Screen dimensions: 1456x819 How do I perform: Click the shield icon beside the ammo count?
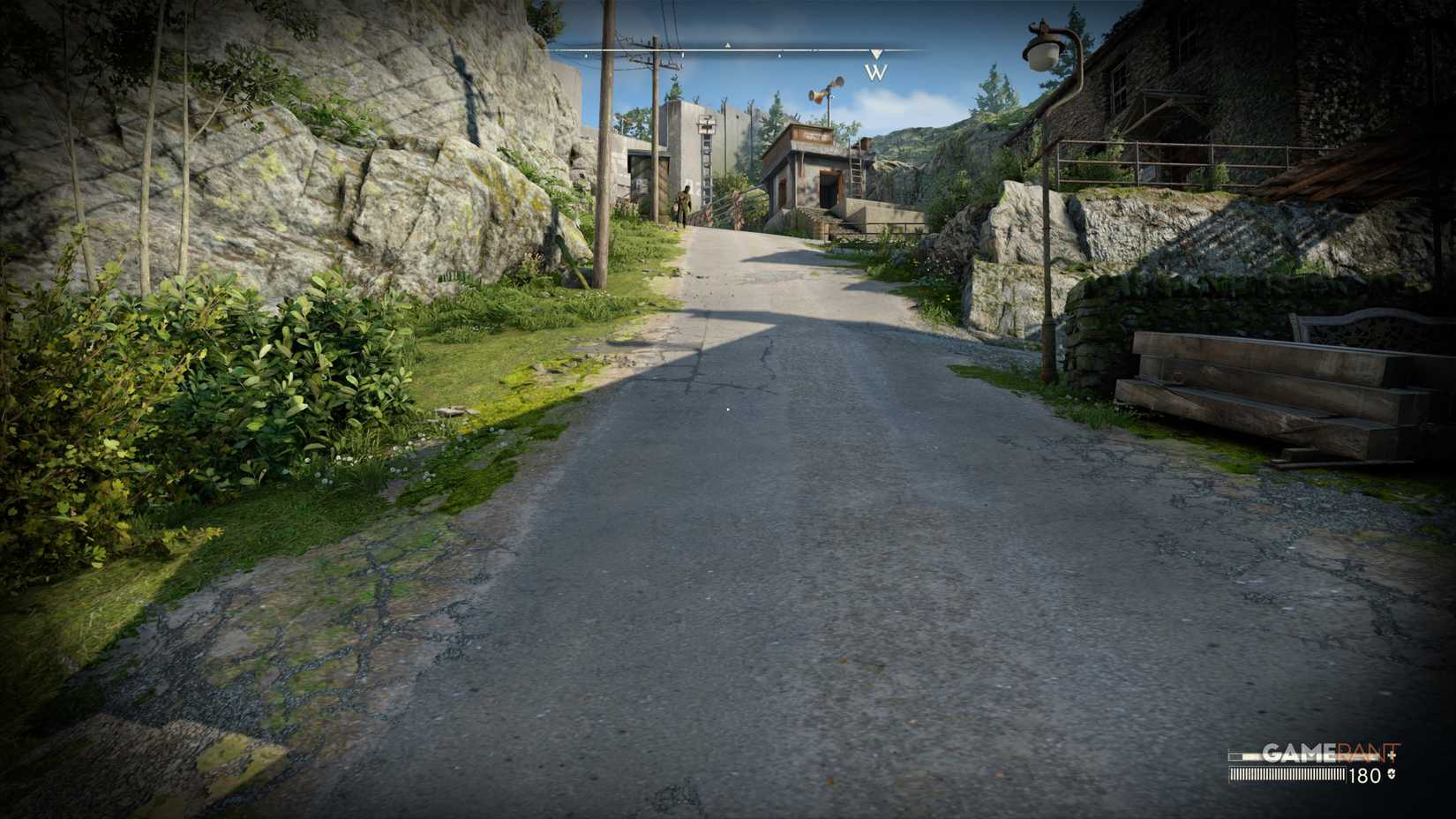(1392, 775)
